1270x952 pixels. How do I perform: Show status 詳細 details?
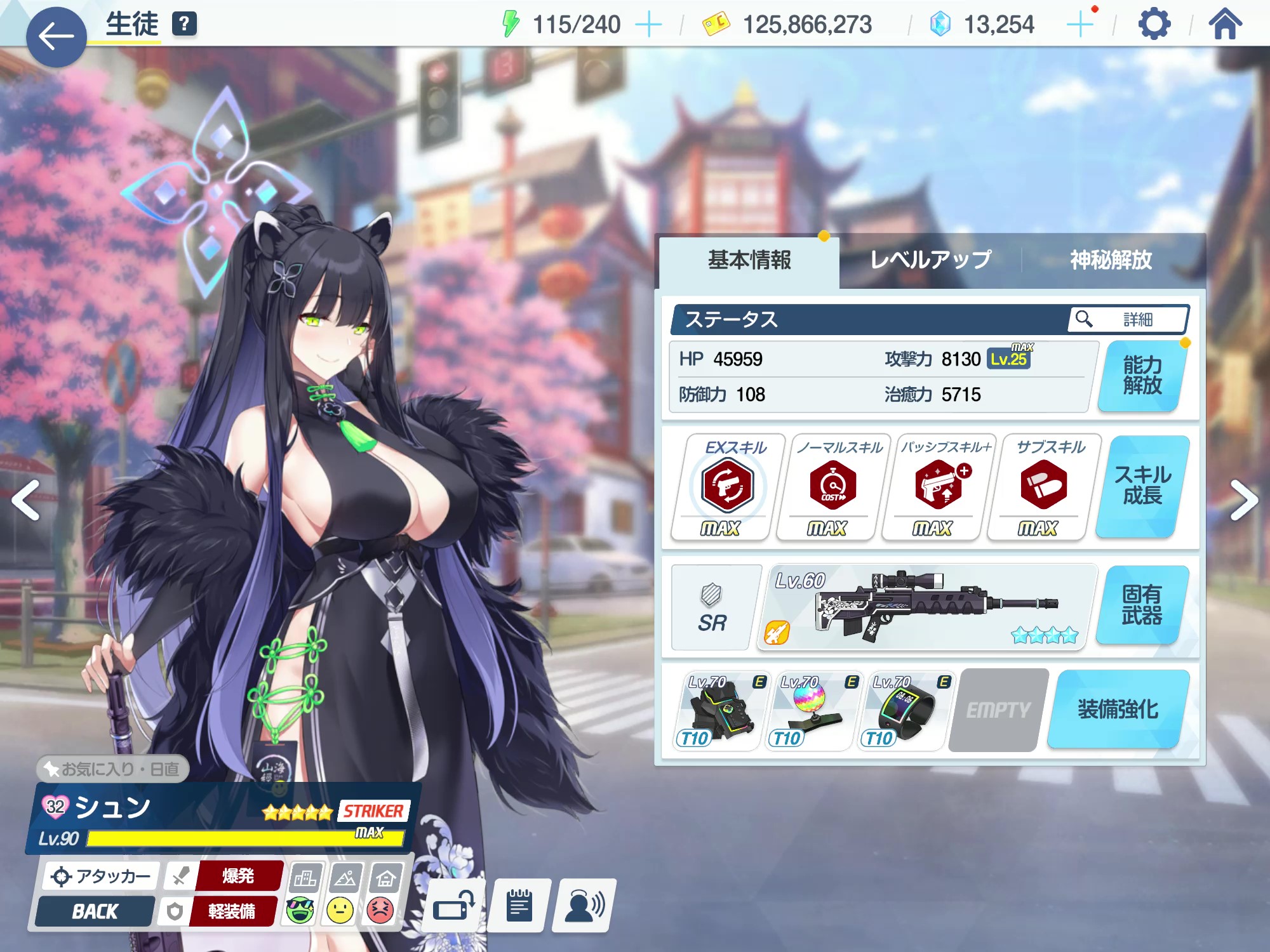click(x=1128, y=319)
